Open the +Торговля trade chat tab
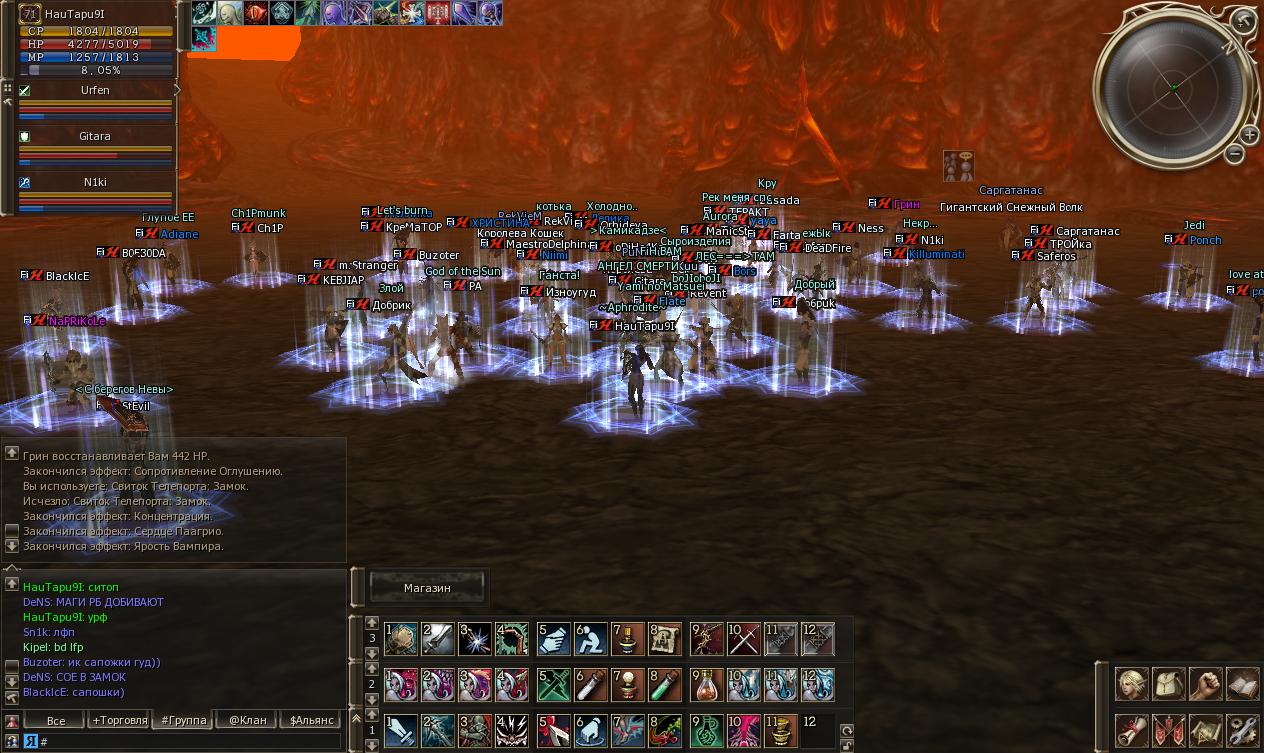 click(119, 720)
